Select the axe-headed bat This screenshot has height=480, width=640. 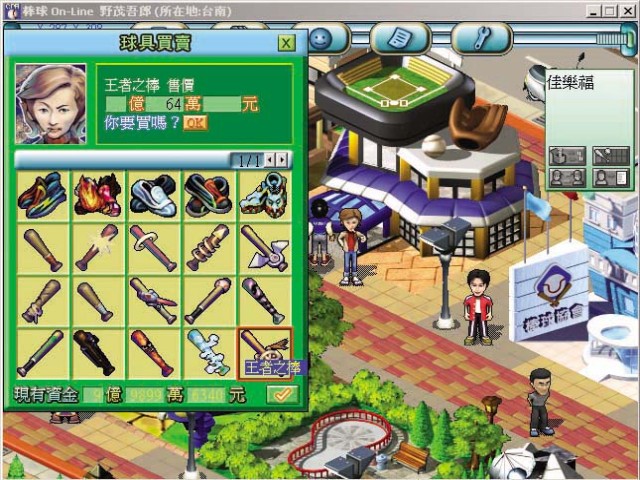pos(264,248)
